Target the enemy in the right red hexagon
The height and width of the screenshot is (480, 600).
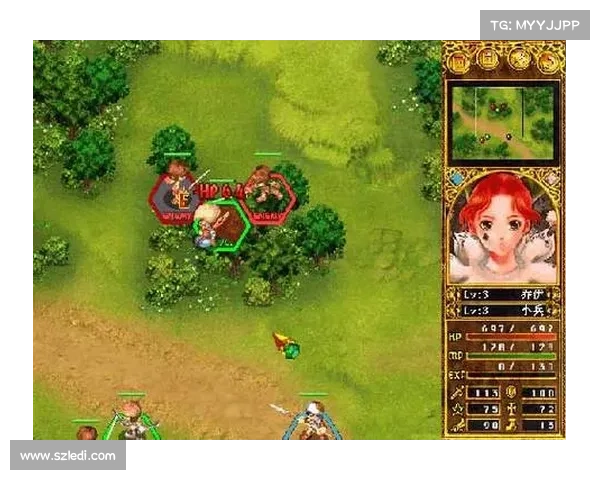[267, 194]
